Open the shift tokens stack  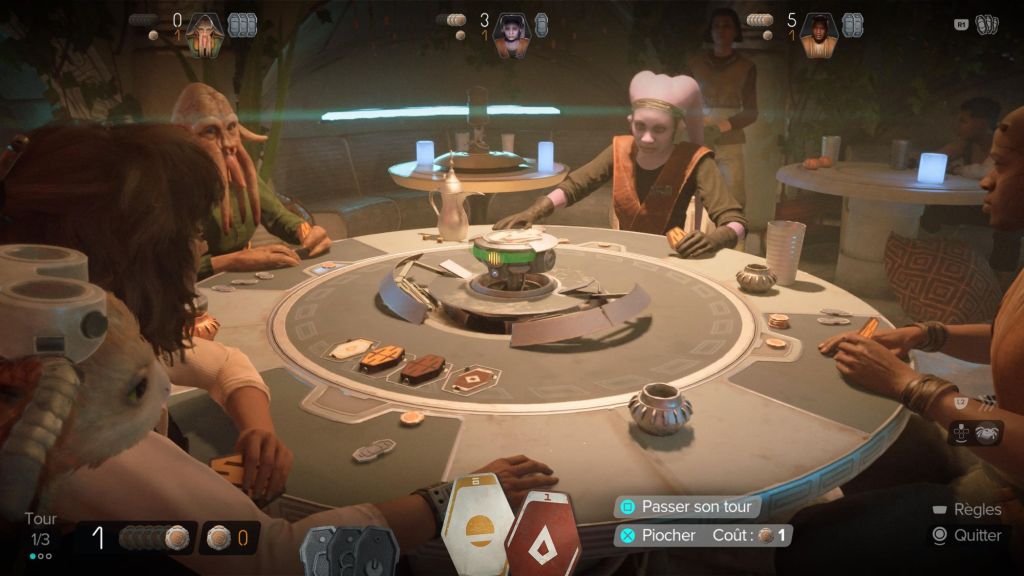tap(349, 551)
